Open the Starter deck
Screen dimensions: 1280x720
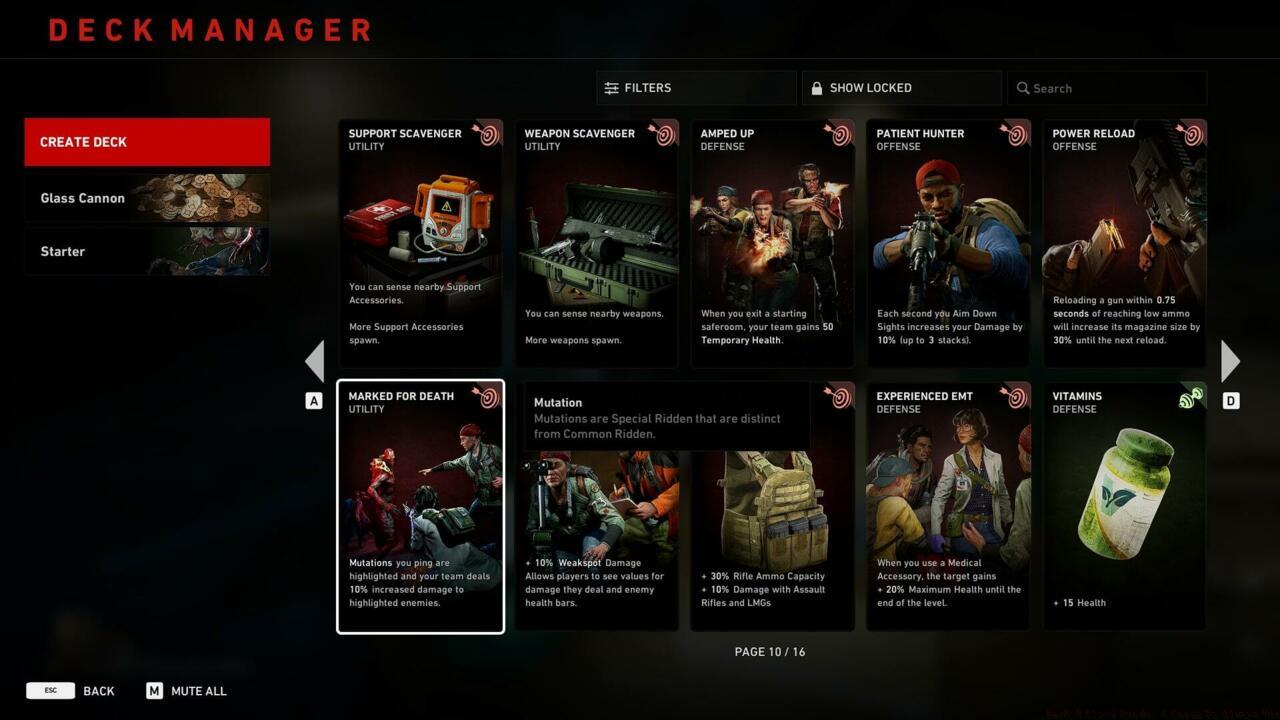[147, 251]
